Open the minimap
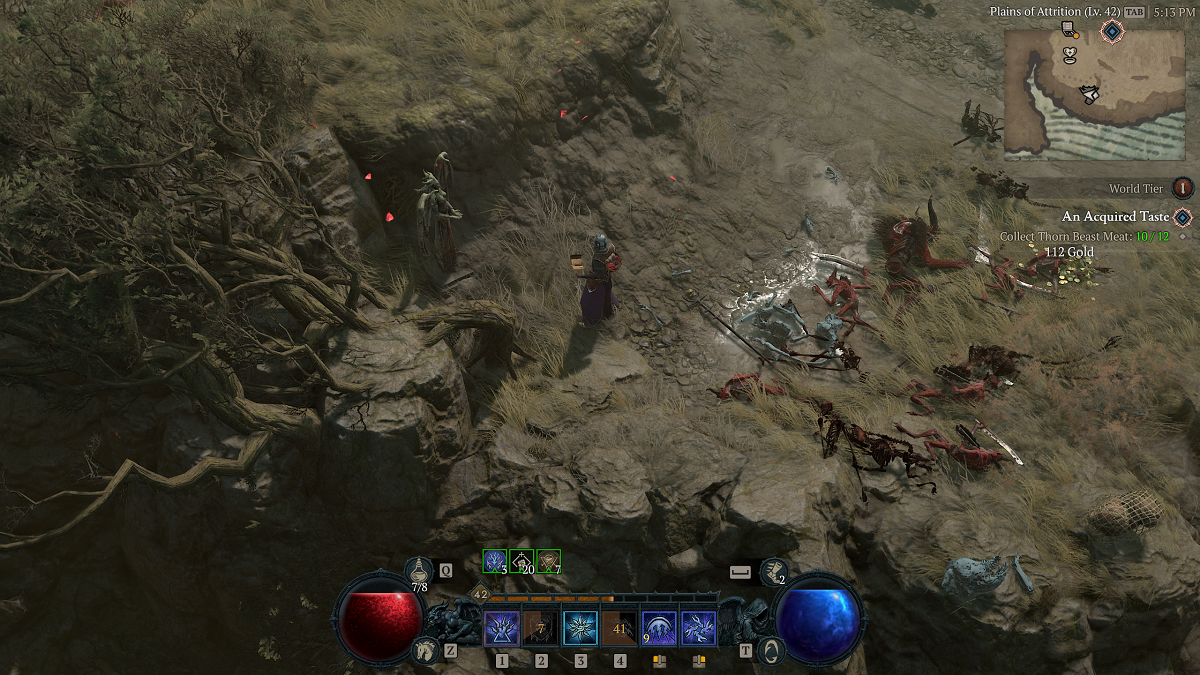The image size is (1200, 675). pyautogui.click(x=1093, y=94)
